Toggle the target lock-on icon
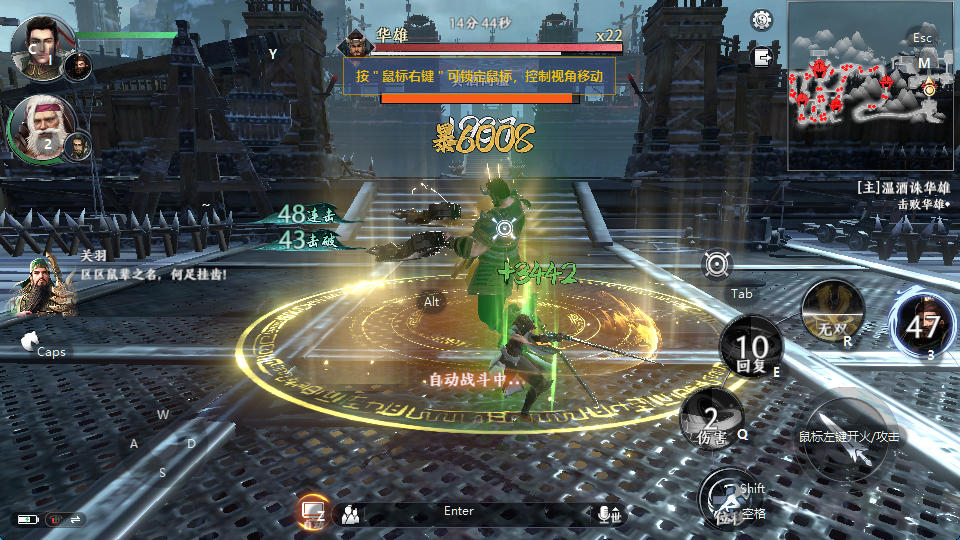The height and width of the screenshot is (540, 960). (x=717, y=264)
